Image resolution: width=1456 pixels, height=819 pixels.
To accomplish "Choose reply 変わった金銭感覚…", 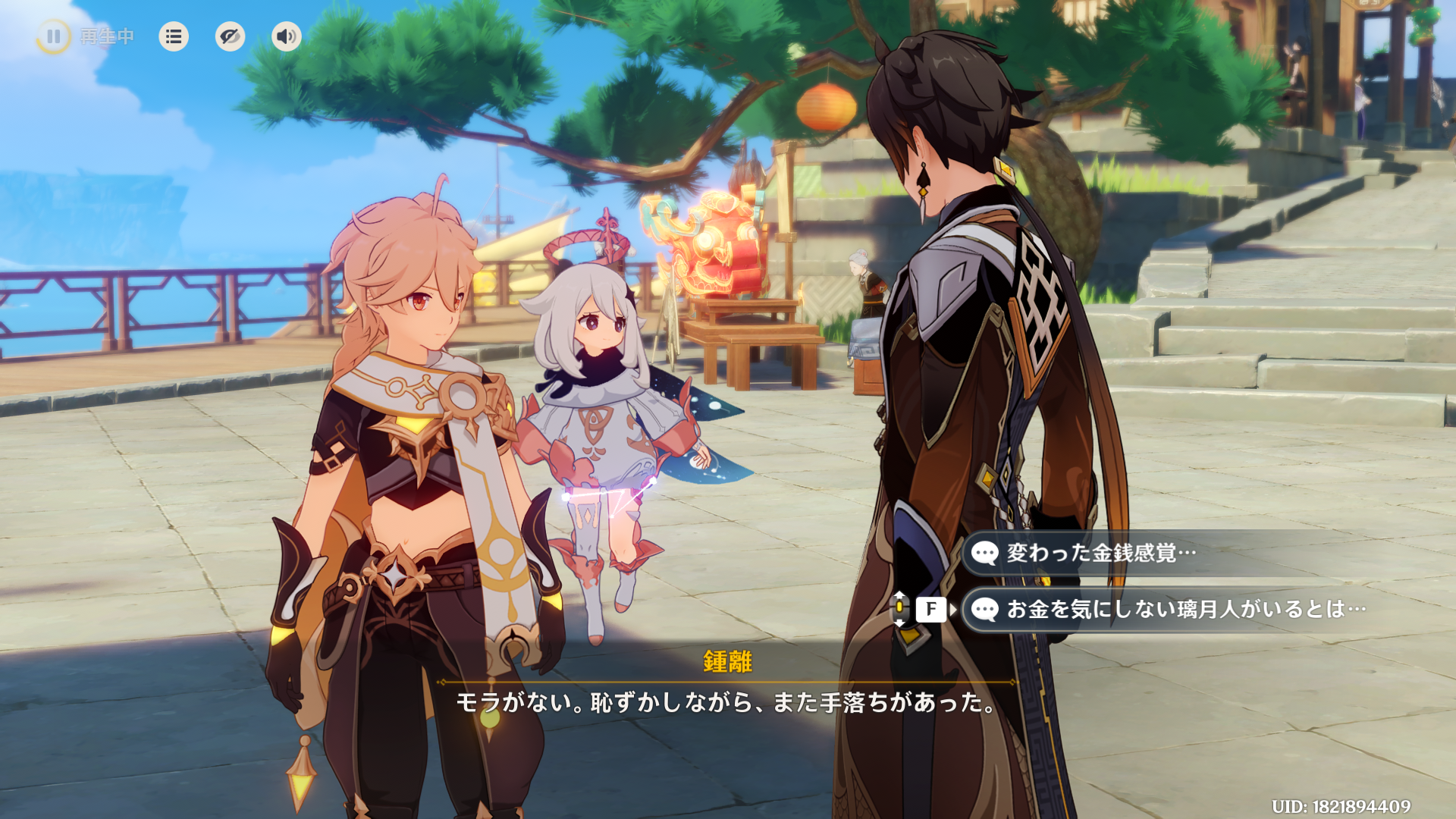I will 1101,553.
